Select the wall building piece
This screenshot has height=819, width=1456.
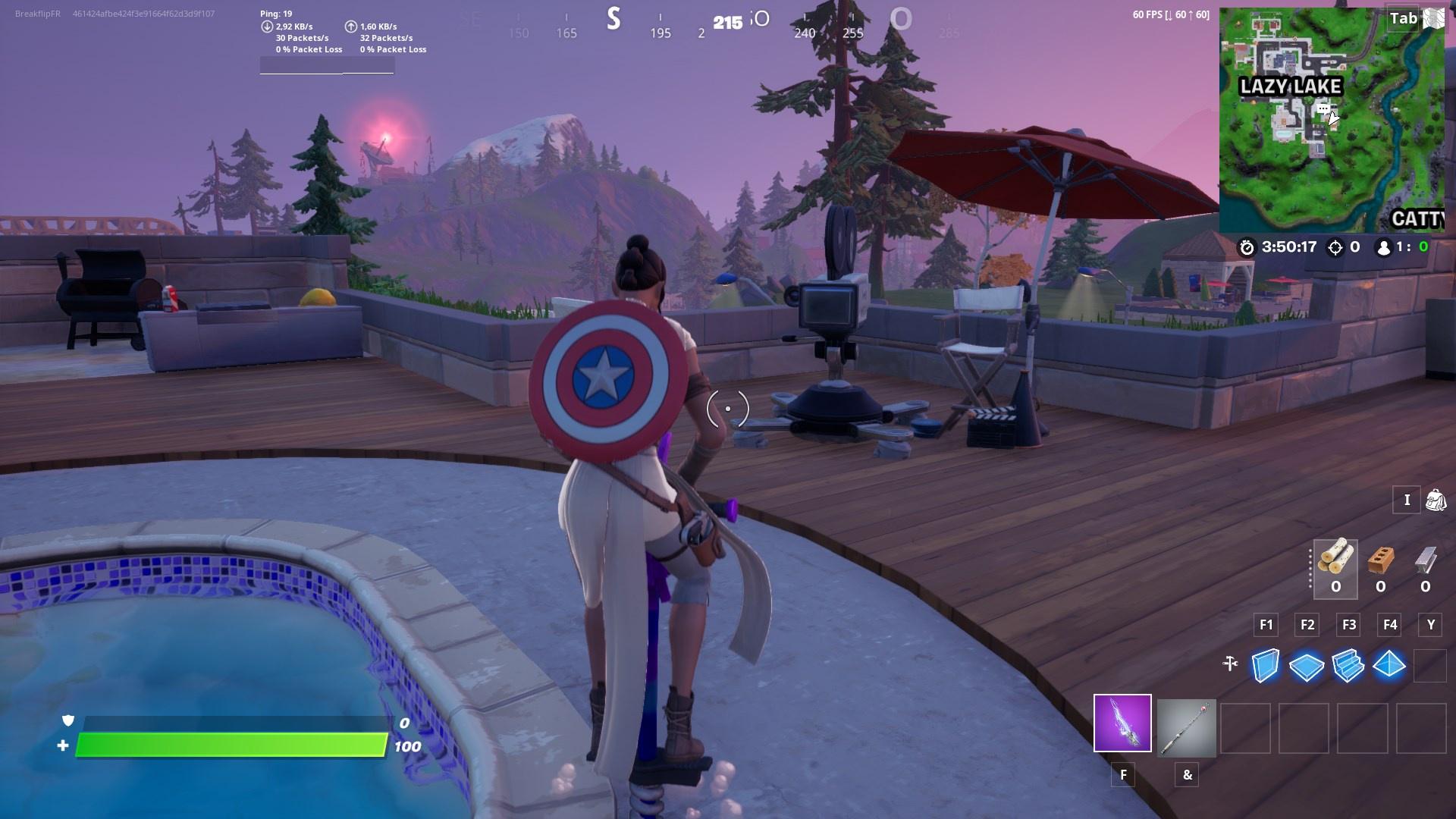tap(1265, 664)
